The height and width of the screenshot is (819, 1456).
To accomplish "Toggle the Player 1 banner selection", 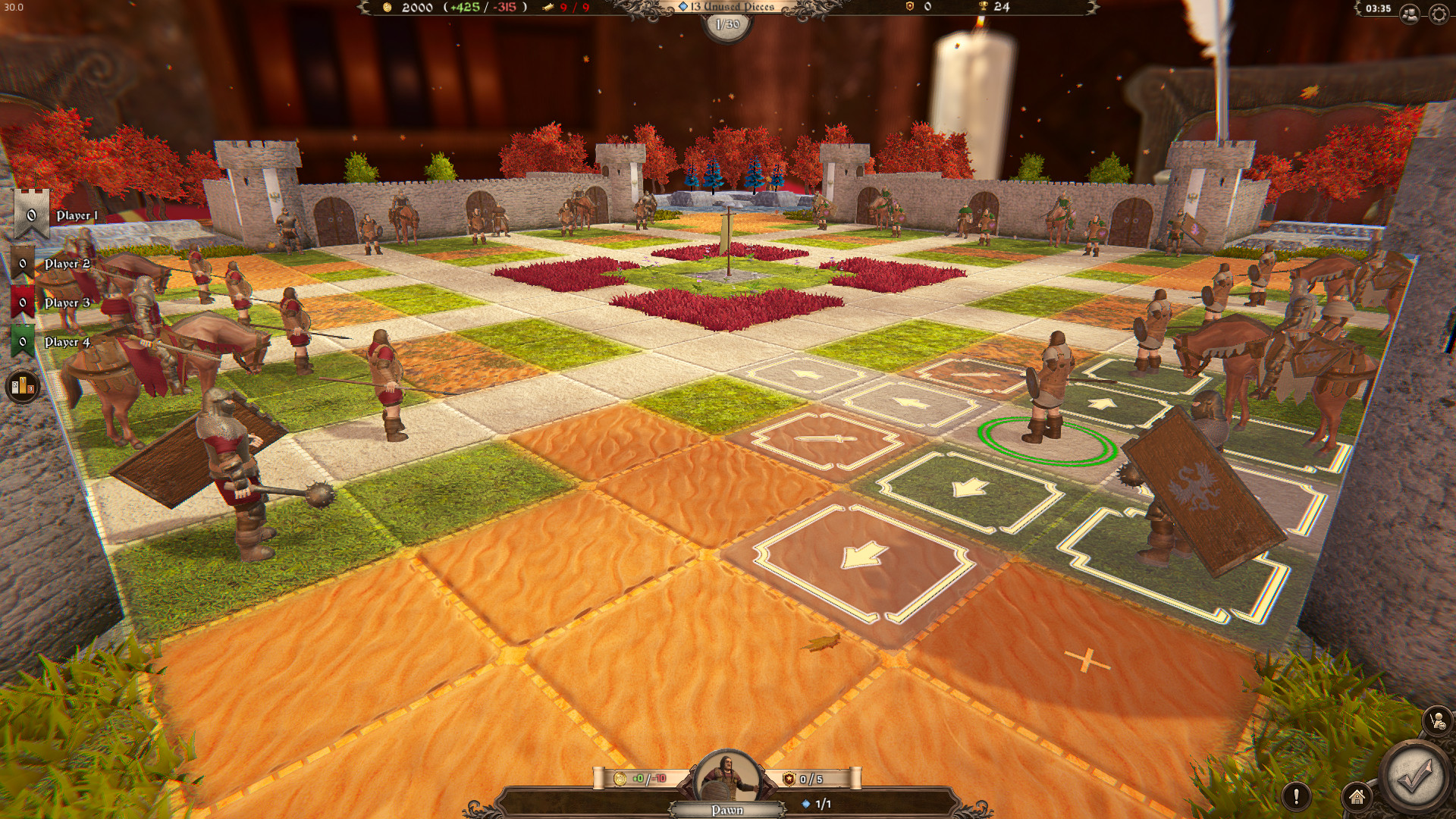I will tap(30, 215).
